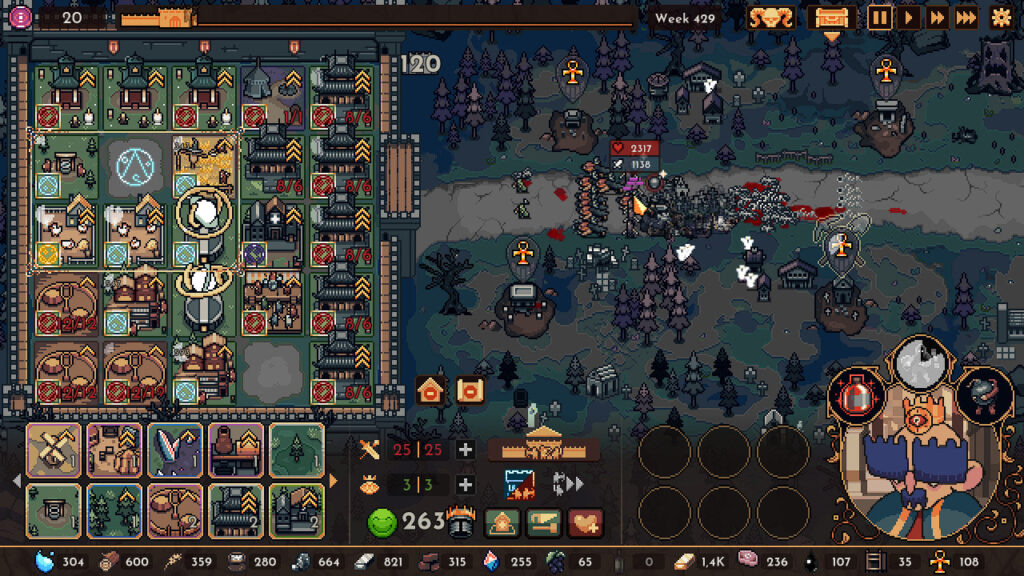Open settings with the gear icon
This screenshot has height=576, width=1024.
(1000, 17)
